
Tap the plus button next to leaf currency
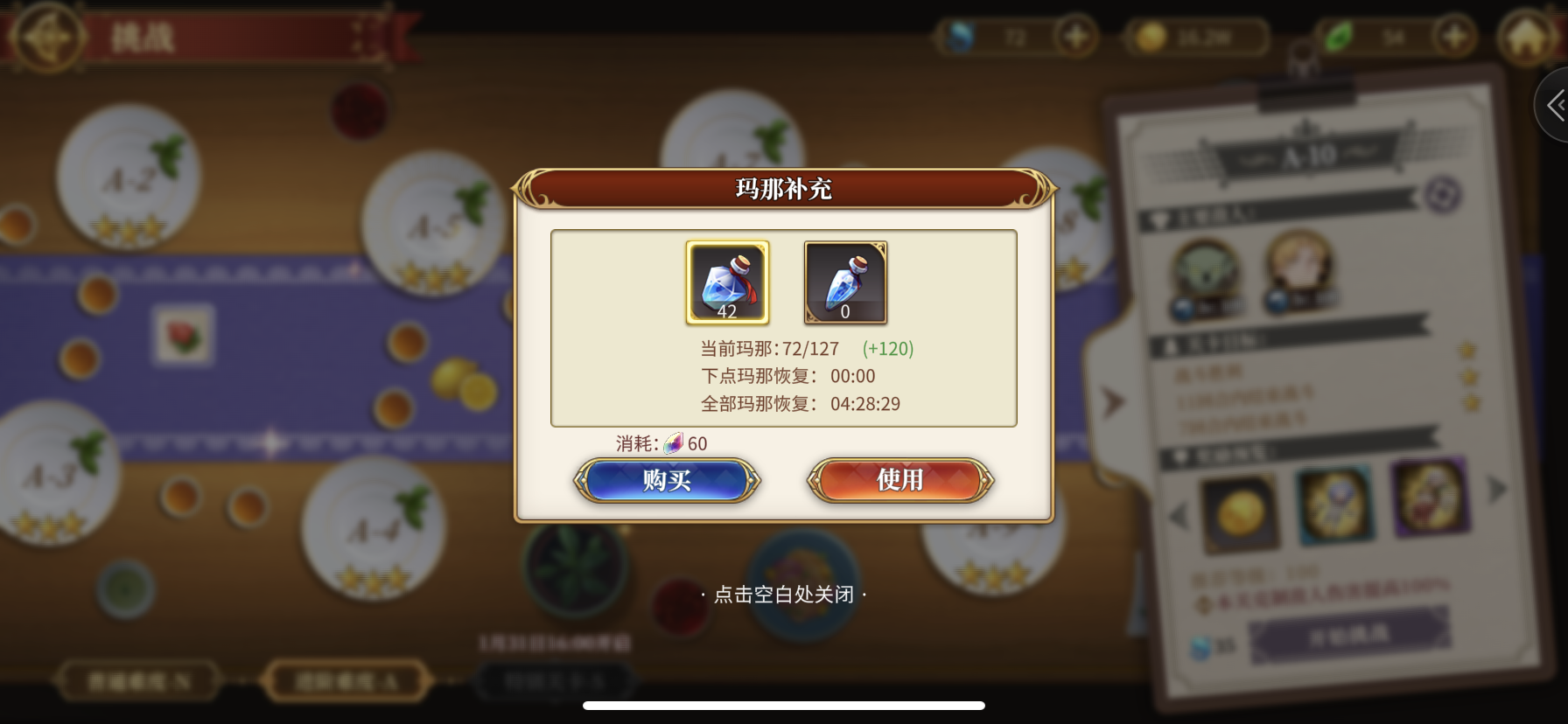(1452, 37)
